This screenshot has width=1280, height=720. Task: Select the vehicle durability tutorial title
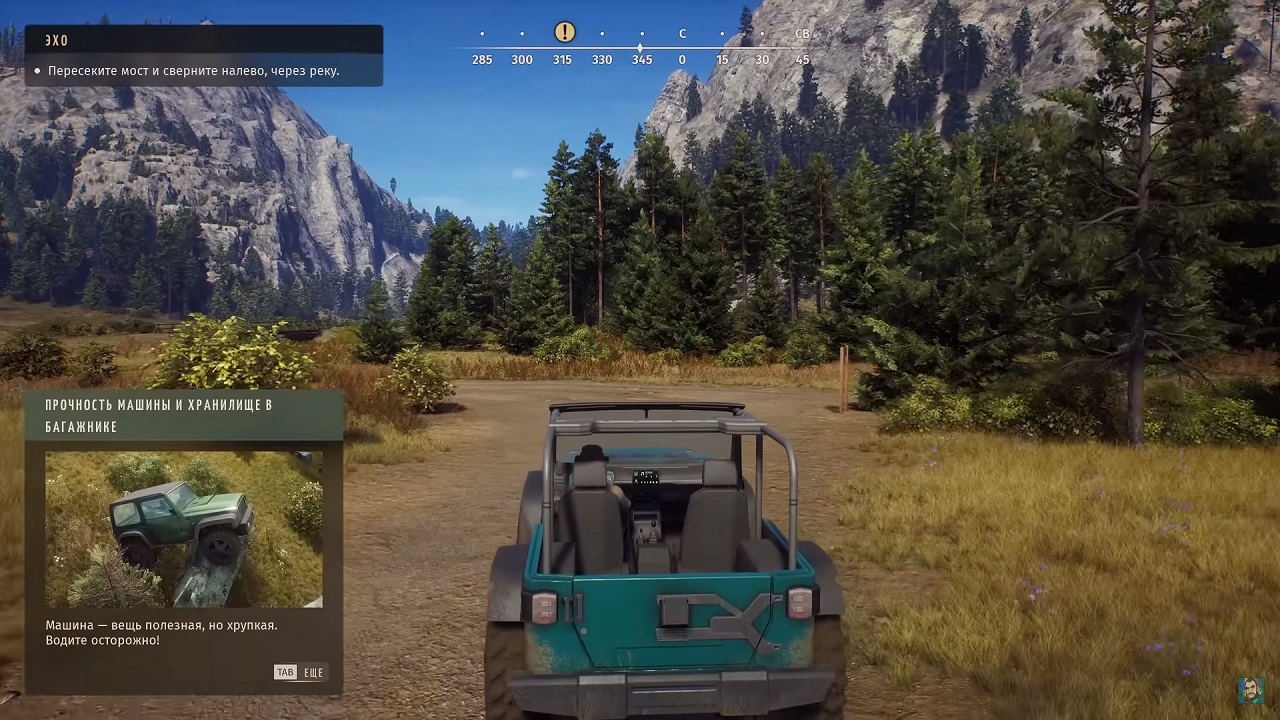coord(160,415)
